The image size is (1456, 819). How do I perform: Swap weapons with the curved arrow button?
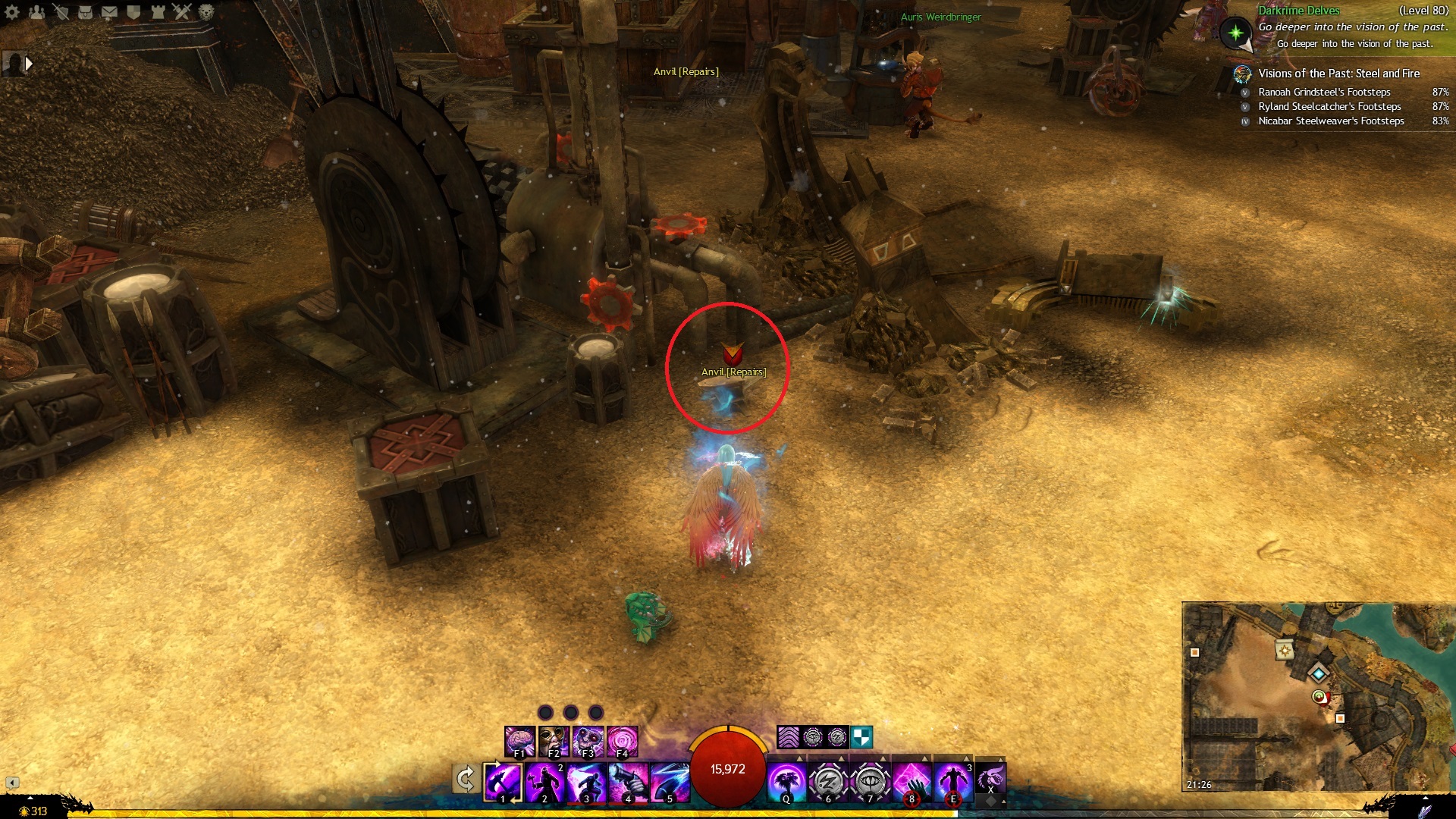(x=465, y=779)
